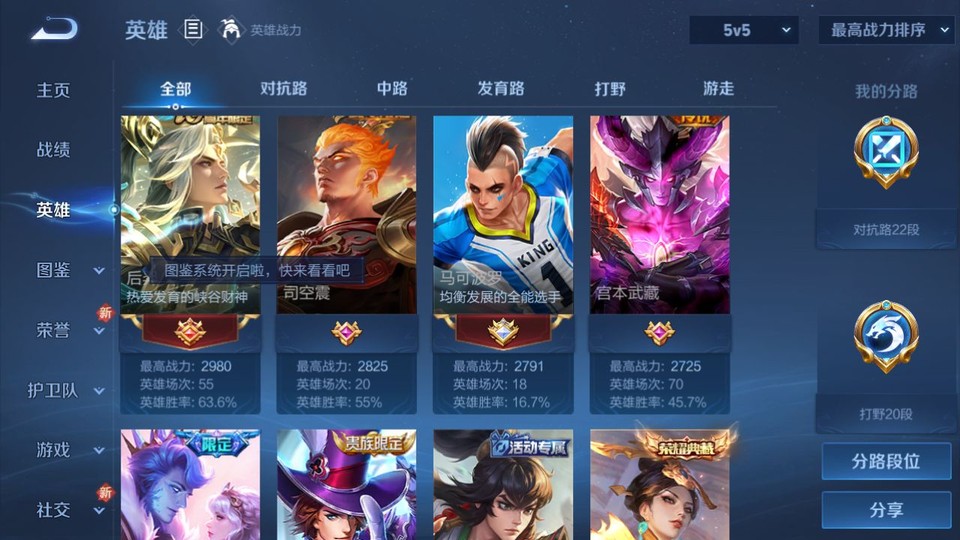Show 发育路 heroes tab
The image size is (960, 540).
click(501, 89)
